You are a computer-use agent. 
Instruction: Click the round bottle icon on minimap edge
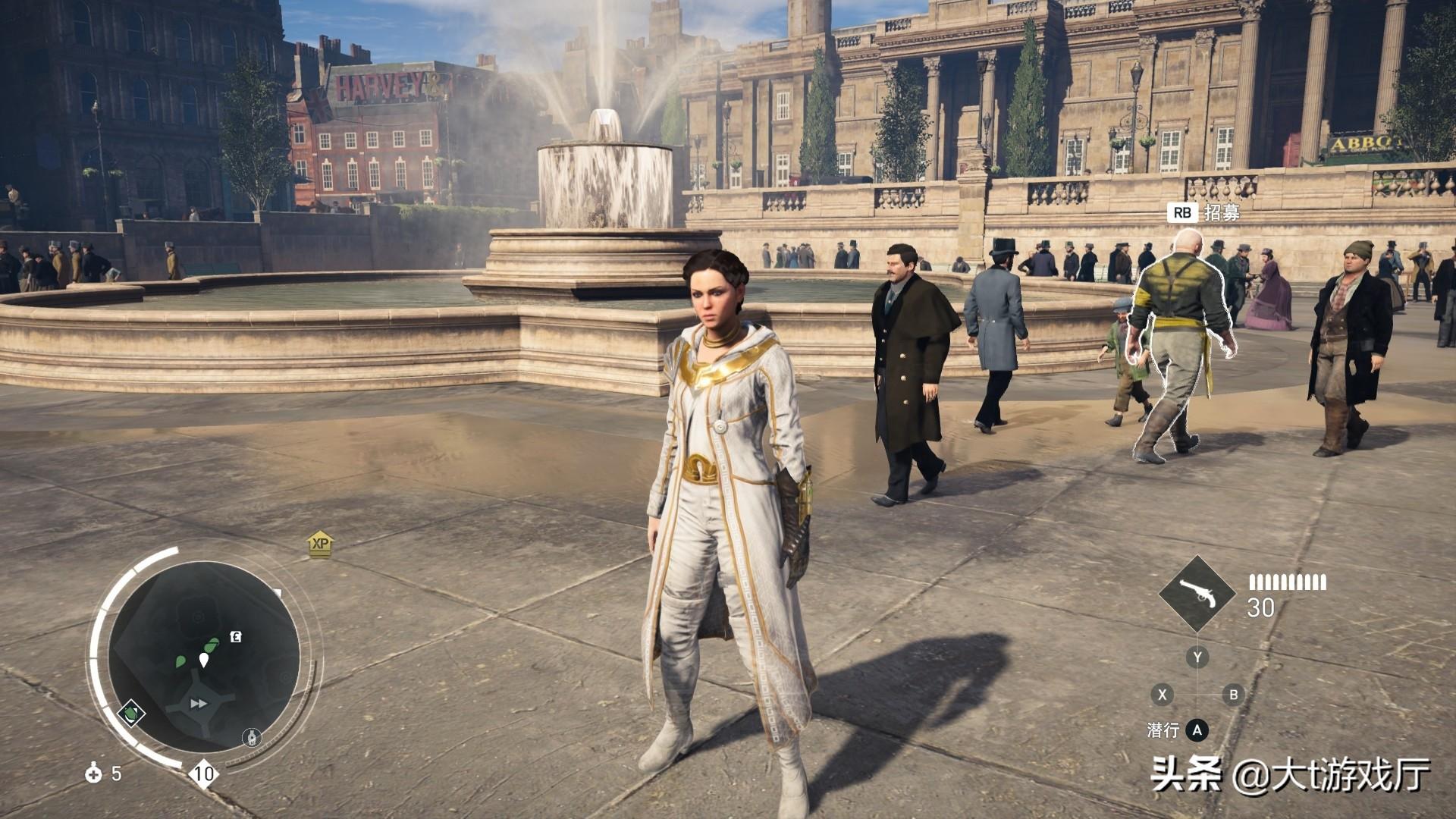pyautogui.click(x=253, y=737)
